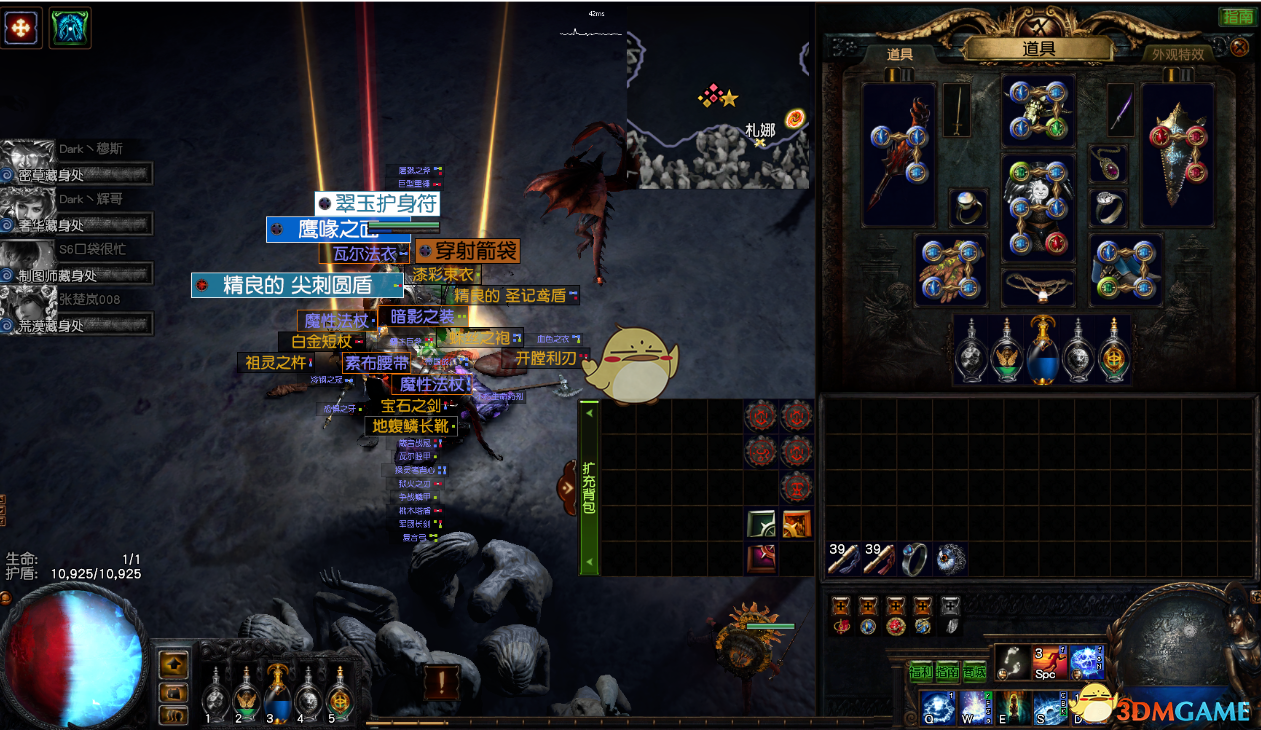Select the equipped belt slot
The image size is (1261, 730).
(x=1038, y=287)
